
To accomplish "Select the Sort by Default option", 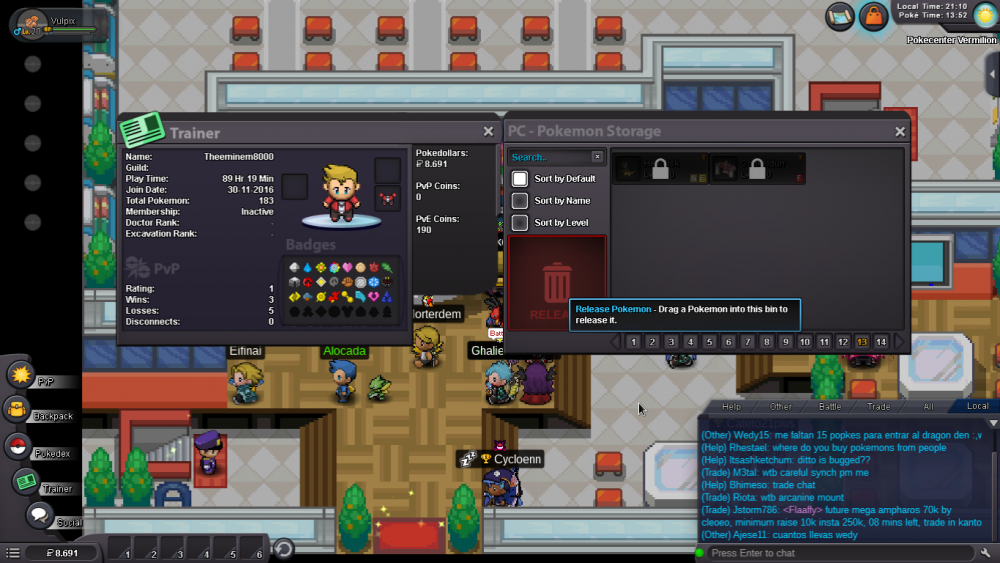I will pos(520,179).
